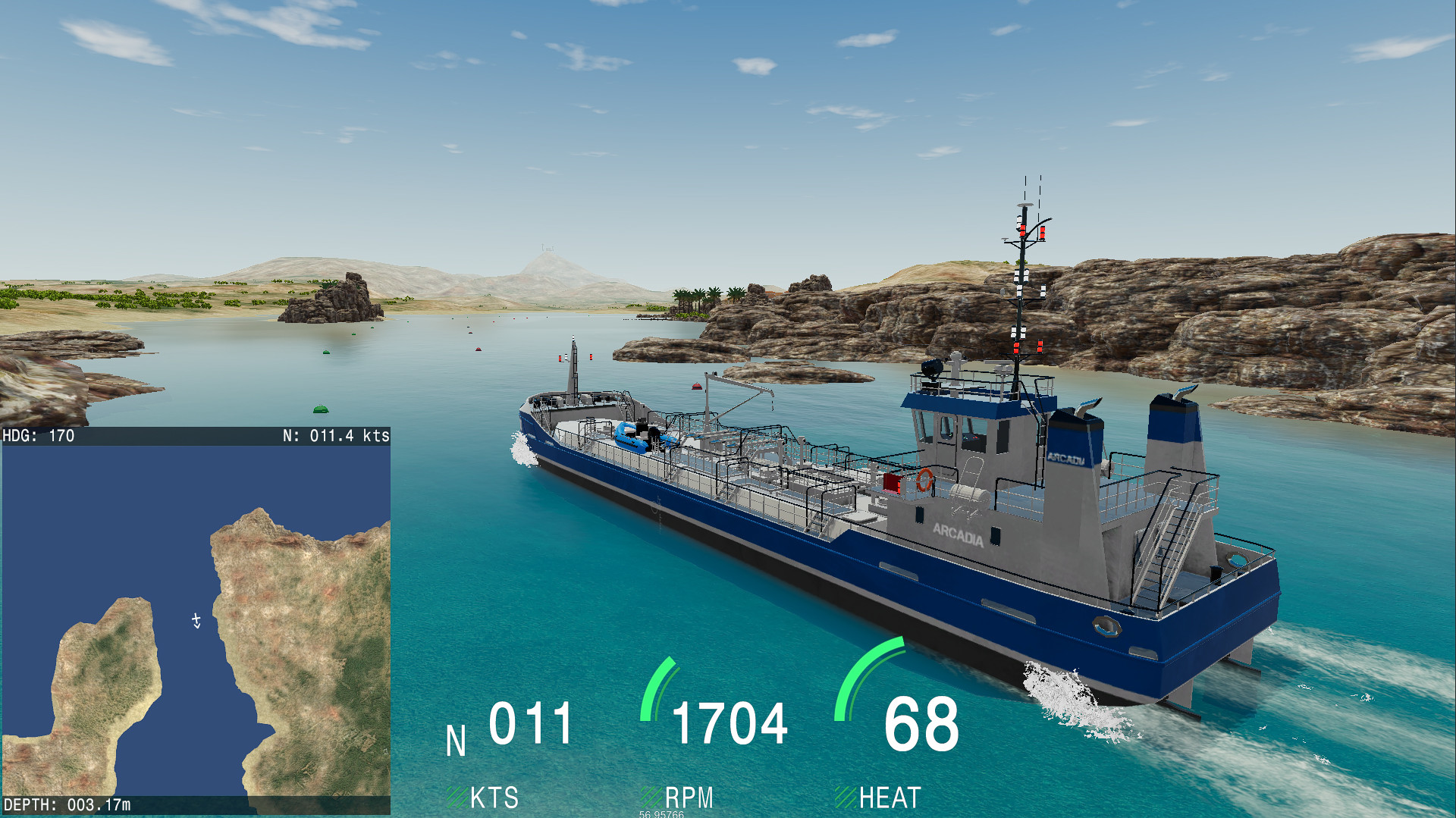Click the green hatched HEAT label icon

pos(845,798)
